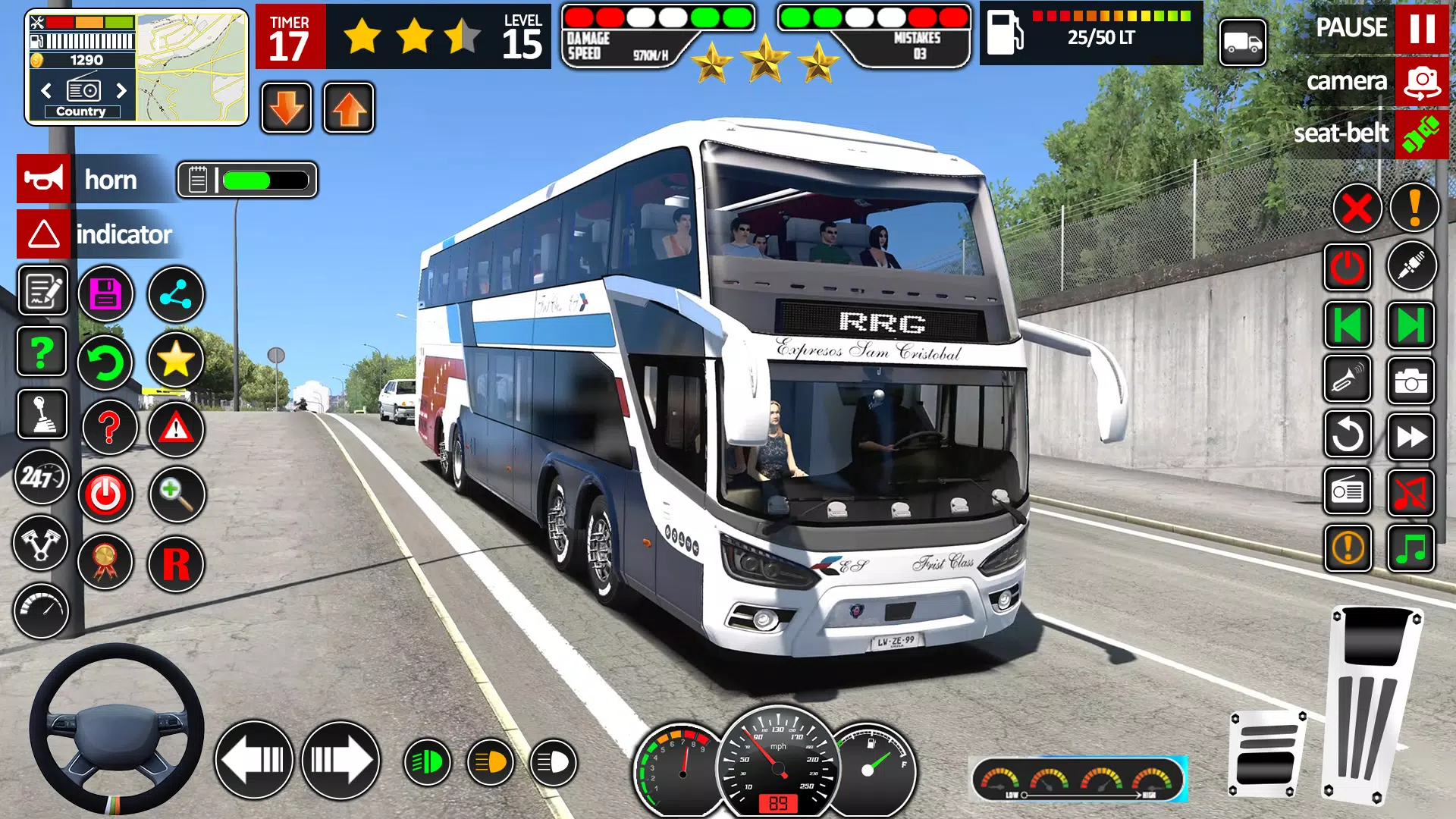
Task: Engage the red R reverse button
Action: click(x=176, y=564)
